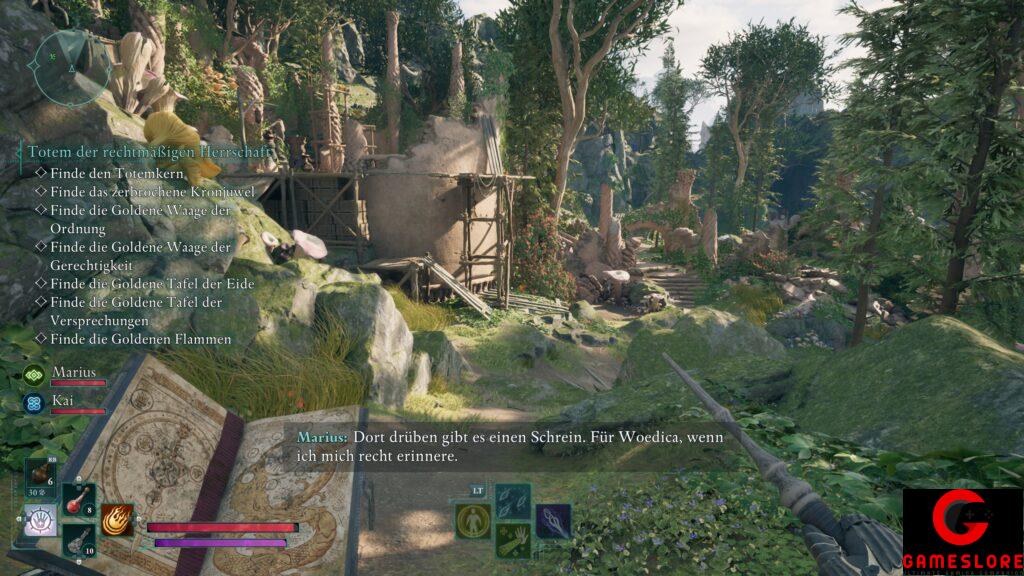This screenshot has width=1024, height=576.
Task: Activate the yellow human-figure circle ability
Action: pyautogui.click(x=472, y=520)
